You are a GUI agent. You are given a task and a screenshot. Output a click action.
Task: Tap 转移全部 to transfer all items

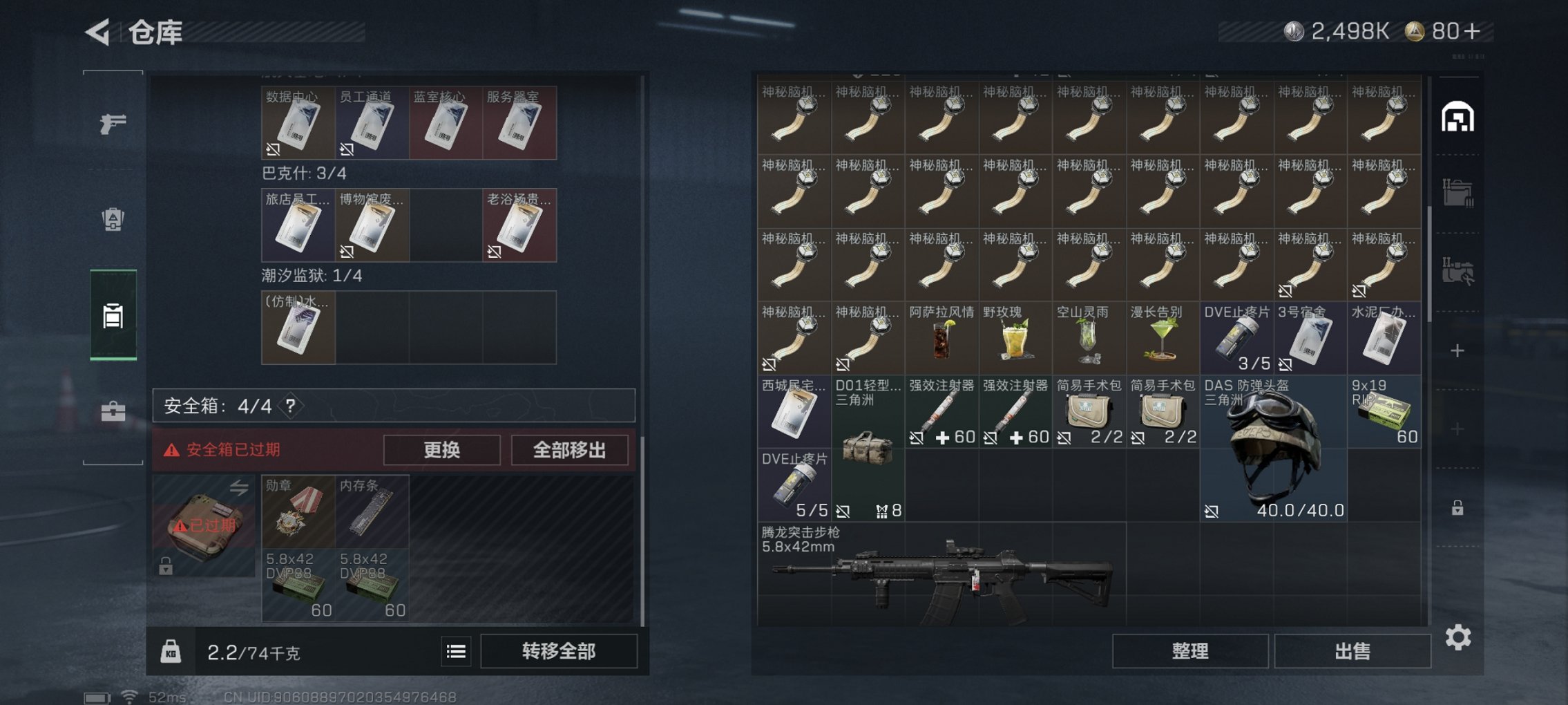coord(558,651)
